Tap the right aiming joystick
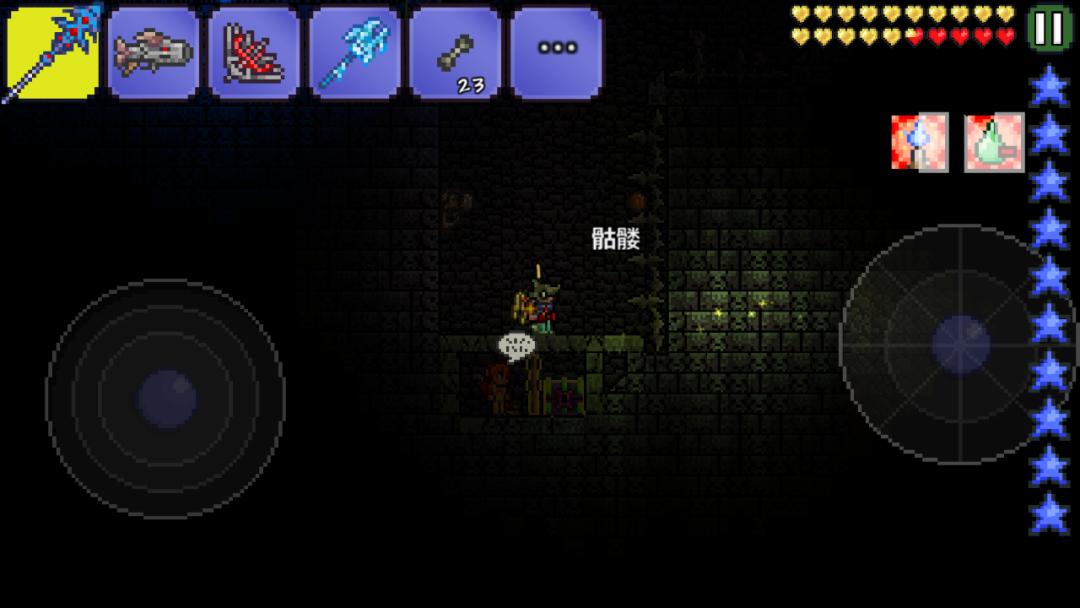 point(959,343)
